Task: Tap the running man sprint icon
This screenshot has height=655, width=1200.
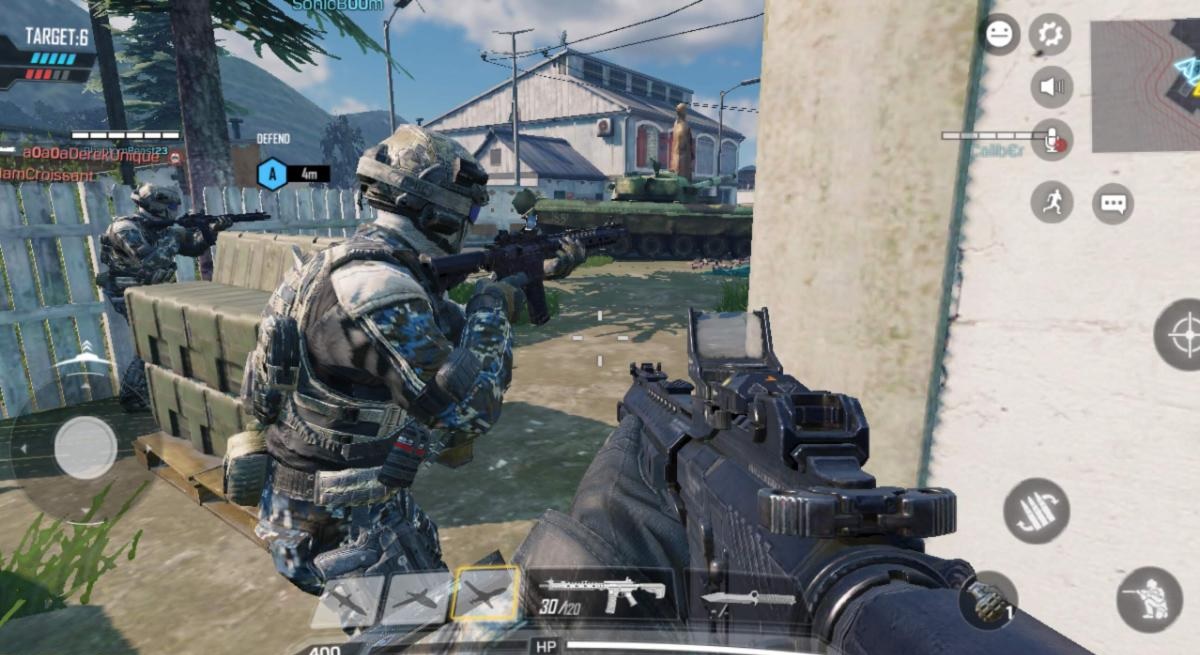Action: tap(1051, 202)
